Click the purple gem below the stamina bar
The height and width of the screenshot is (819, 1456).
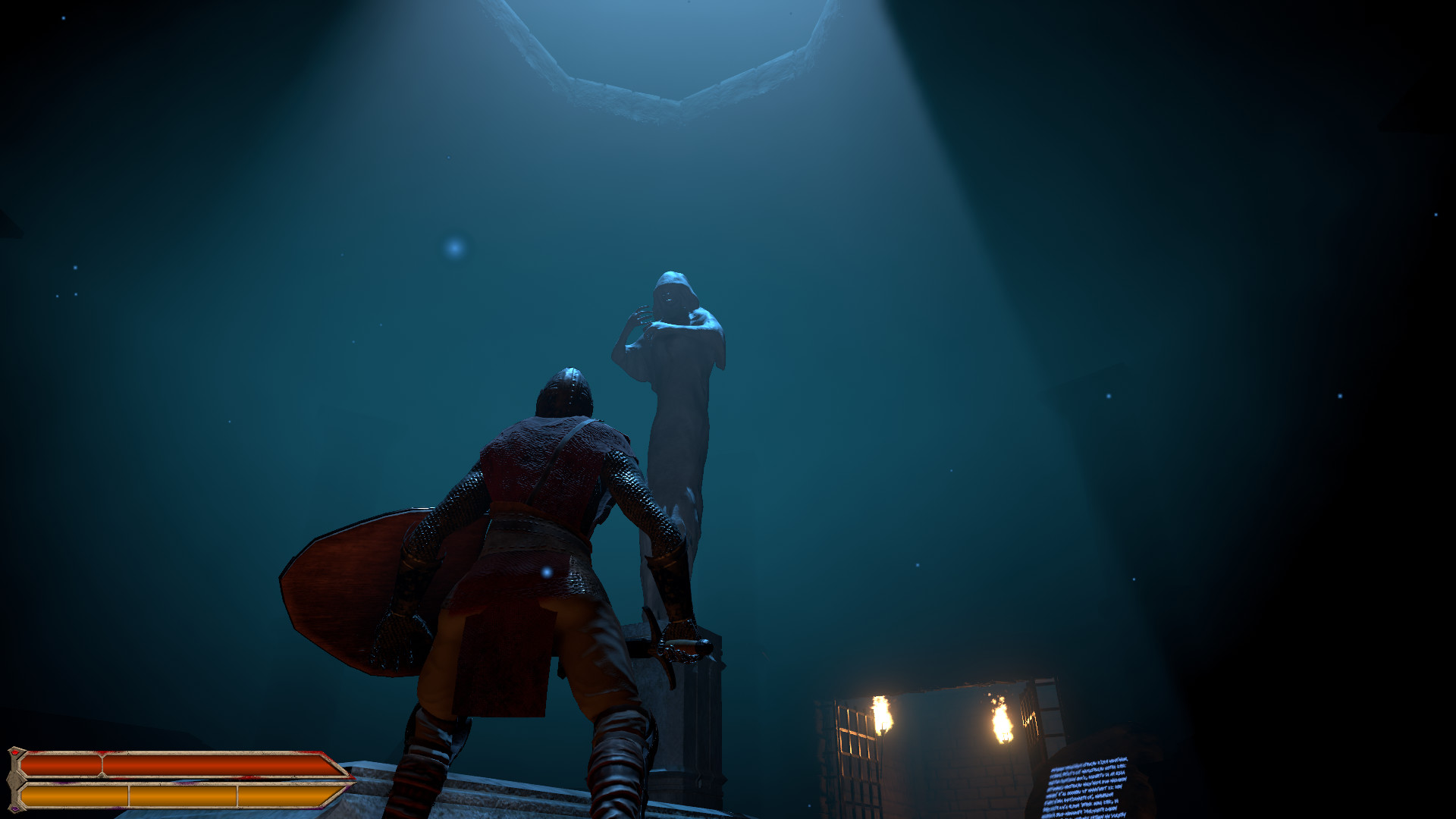tap(15, 808)
